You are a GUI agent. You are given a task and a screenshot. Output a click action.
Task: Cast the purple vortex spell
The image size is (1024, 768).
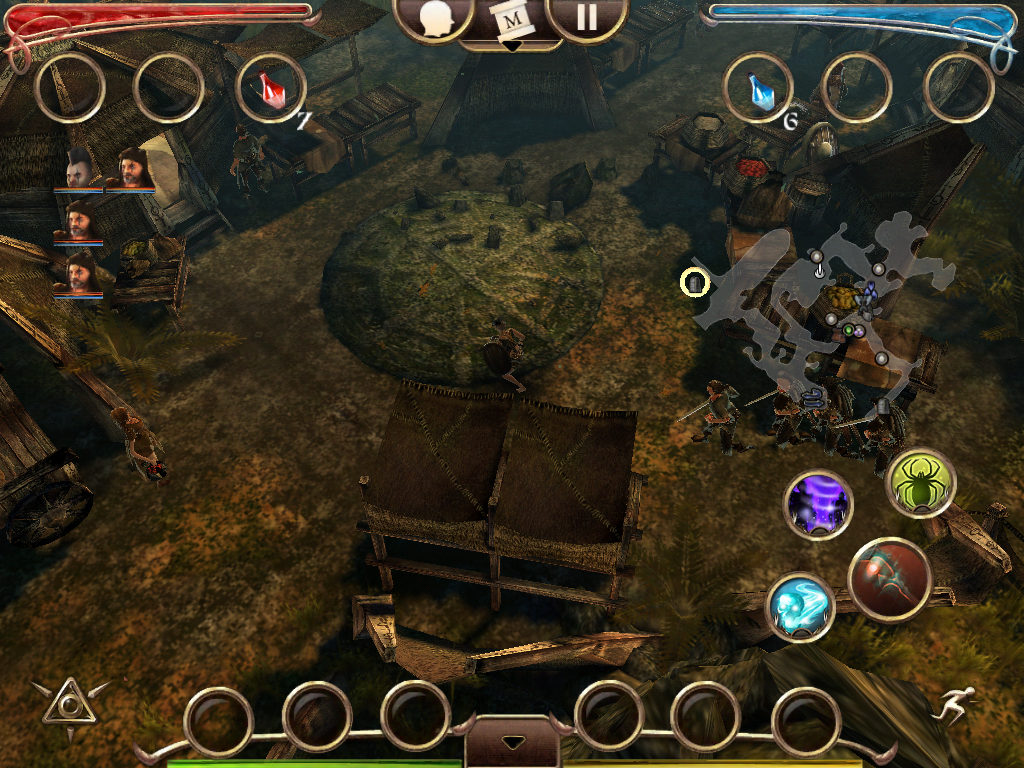point(818,505)
